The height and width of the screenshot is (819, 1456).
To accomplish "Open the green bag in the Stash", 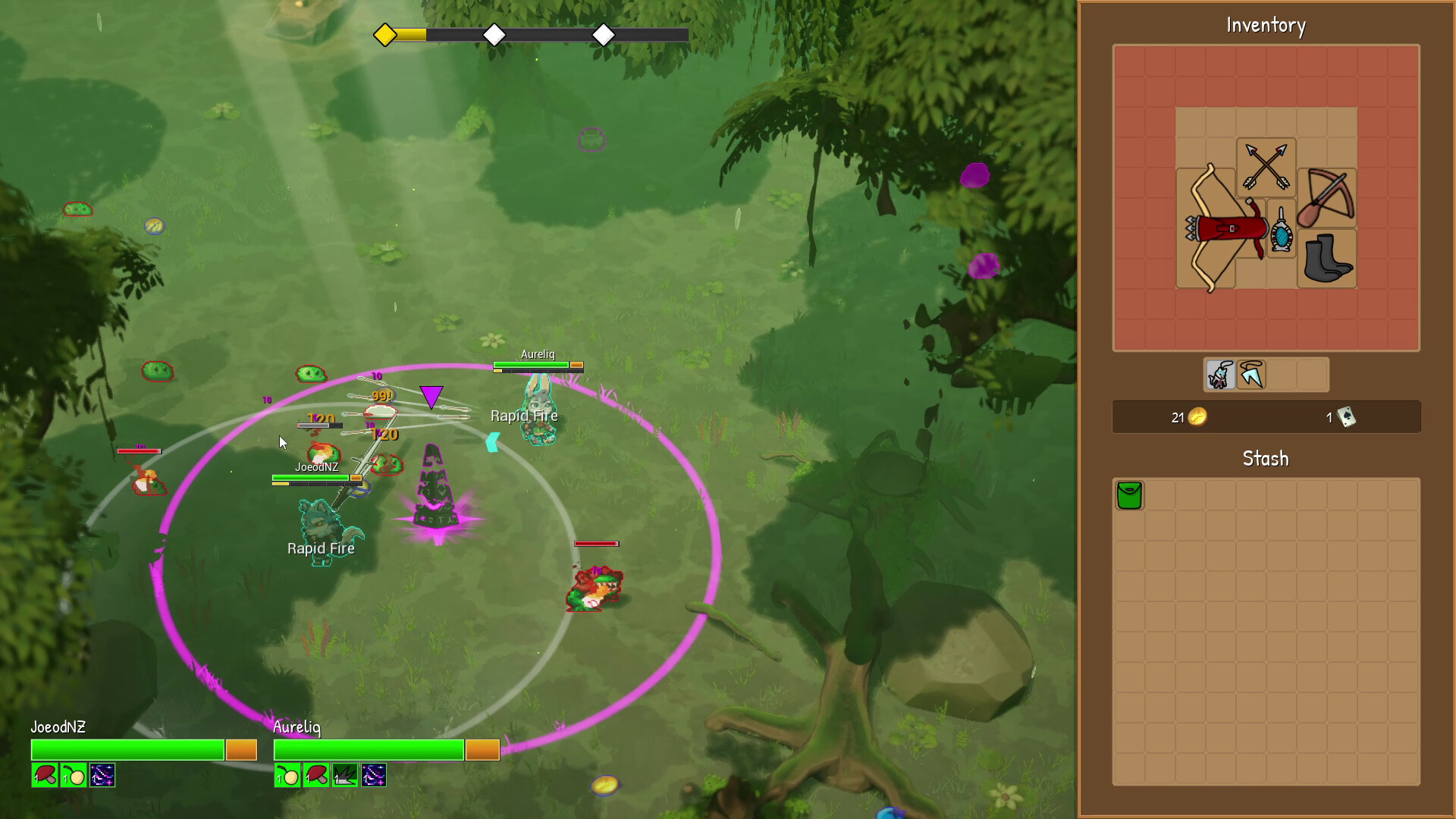I will [1129, 494].
